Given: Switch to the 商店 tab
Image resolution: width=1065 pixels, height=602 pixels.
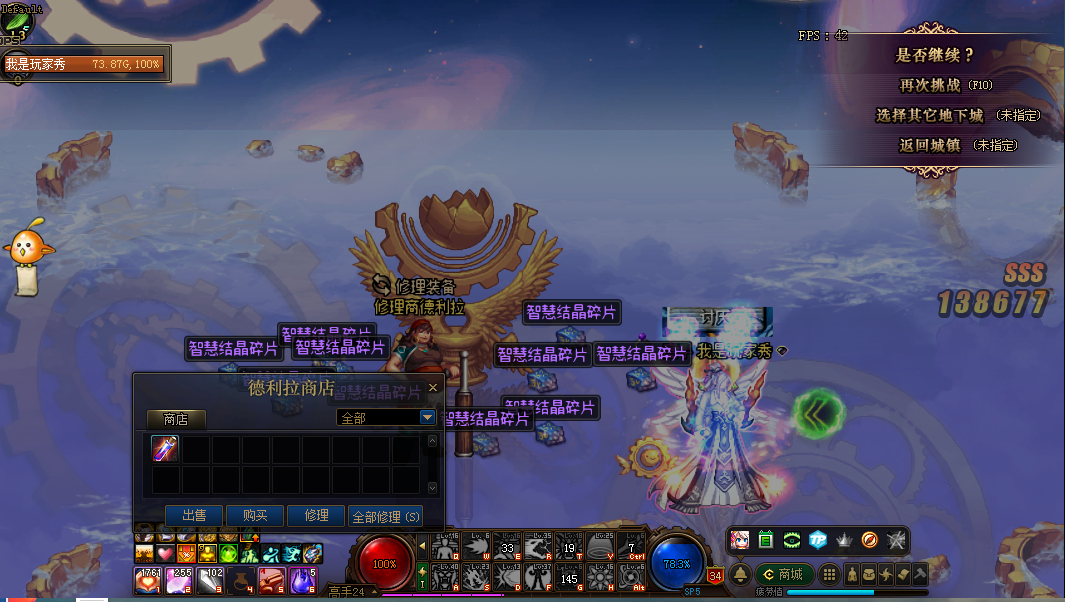Looking at the screenshot, I should [176, 419].
